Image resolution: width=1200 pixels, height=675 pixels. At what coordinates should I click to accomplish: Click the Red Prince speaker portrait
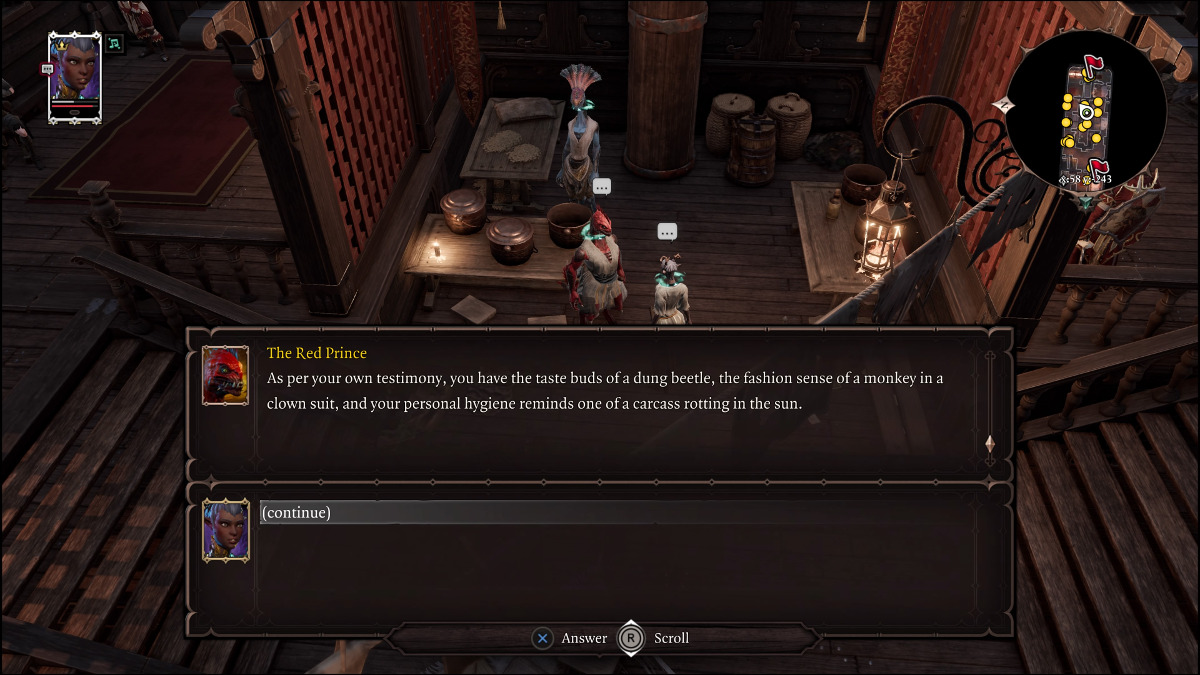[225, 375]
